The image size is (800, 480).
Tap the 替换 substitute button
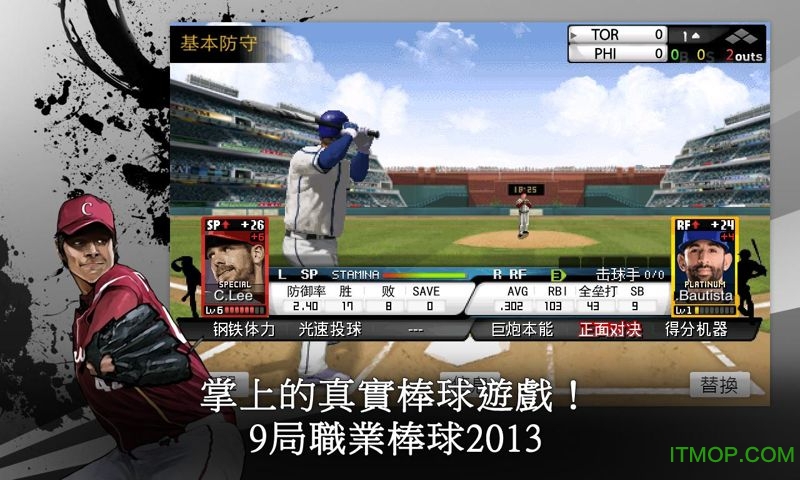click(x=719, y=385)
